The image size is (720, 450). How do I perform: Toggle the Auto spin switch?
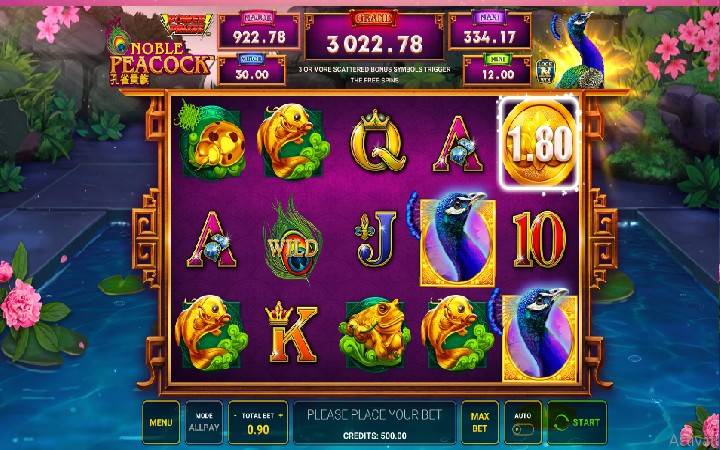(x=523, y=427)
